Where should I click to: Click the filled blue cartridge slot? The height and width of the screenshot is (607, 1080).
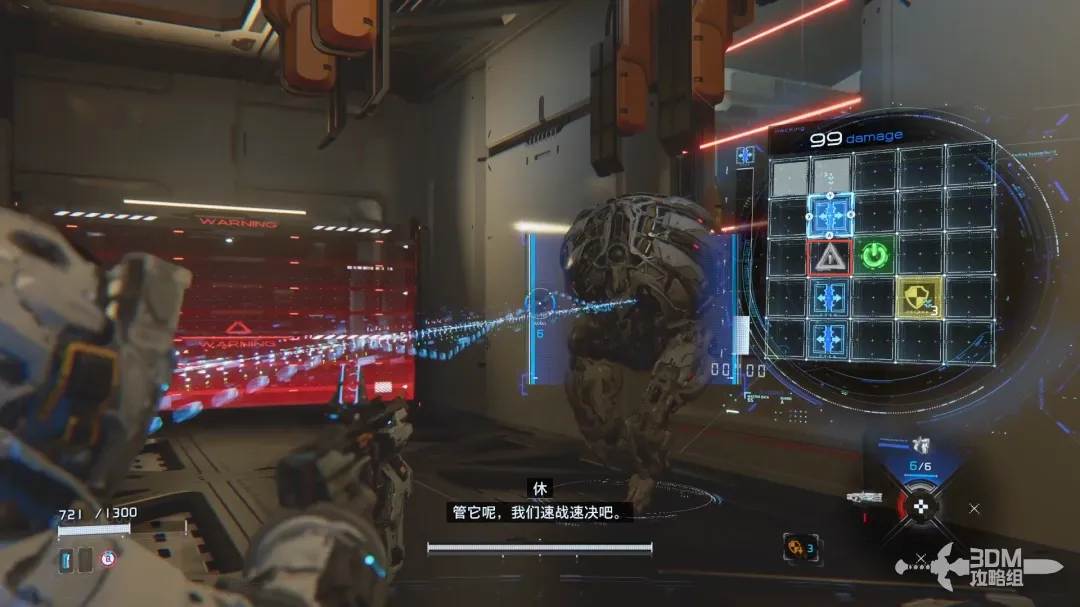(x=66, y=559)
